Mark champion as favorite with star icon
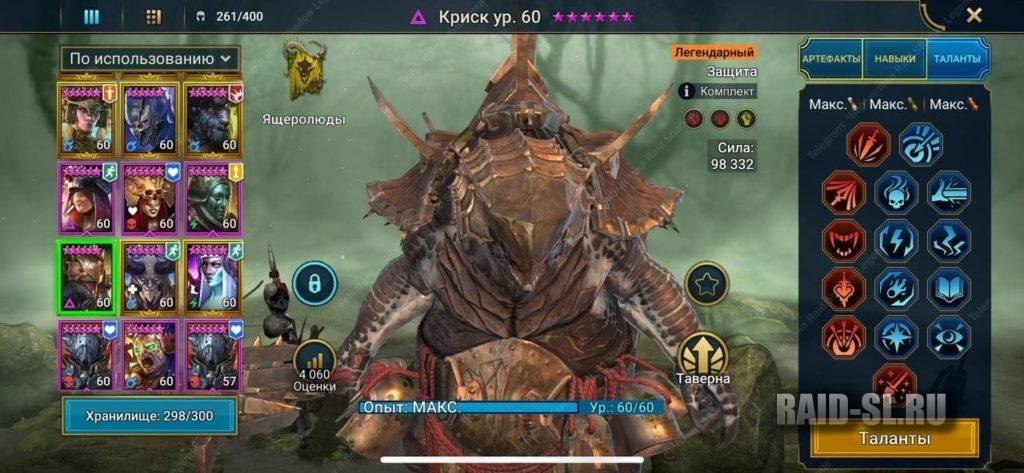This screenshot has width=1024, height=473. pos(708,284)
